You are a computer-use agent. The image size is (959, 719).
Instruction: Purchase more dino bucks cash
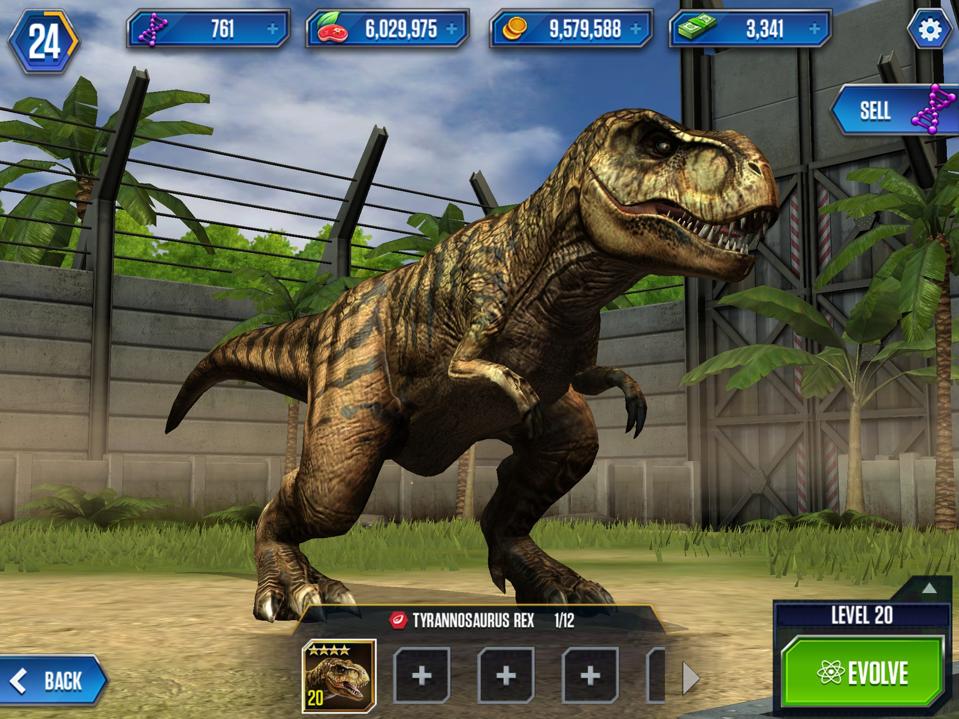814,29
